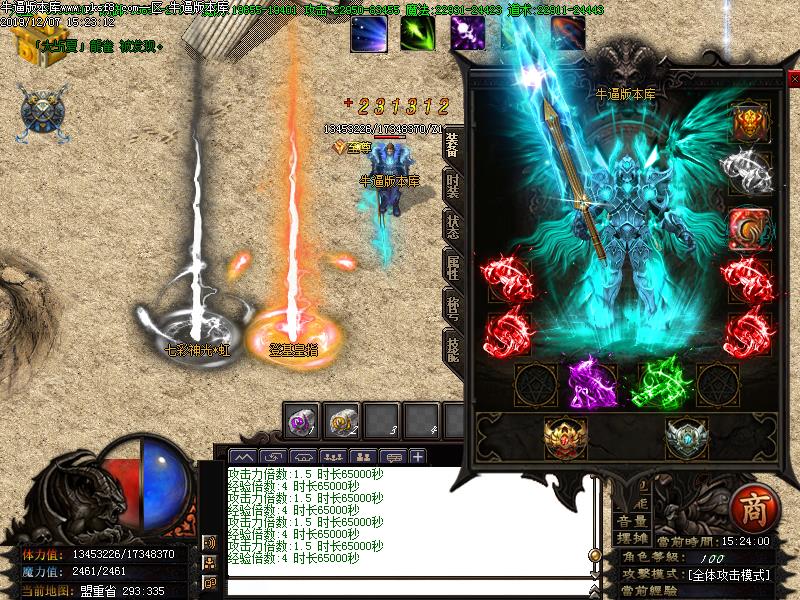Select the purple glowing equipment slot
Viewport: 800px width, 600px height.
591,381
